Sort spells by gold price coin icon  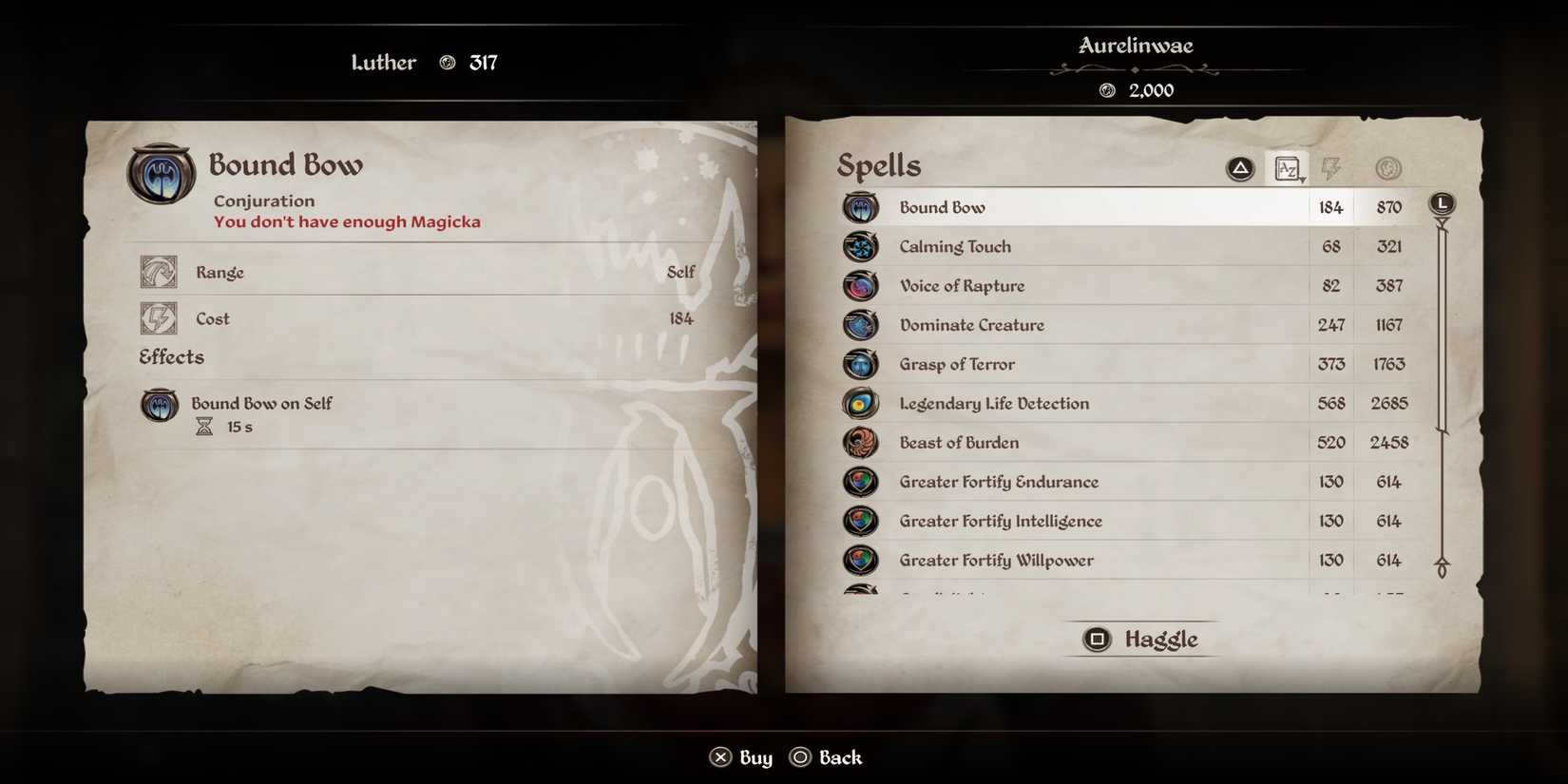point(1387,167)
